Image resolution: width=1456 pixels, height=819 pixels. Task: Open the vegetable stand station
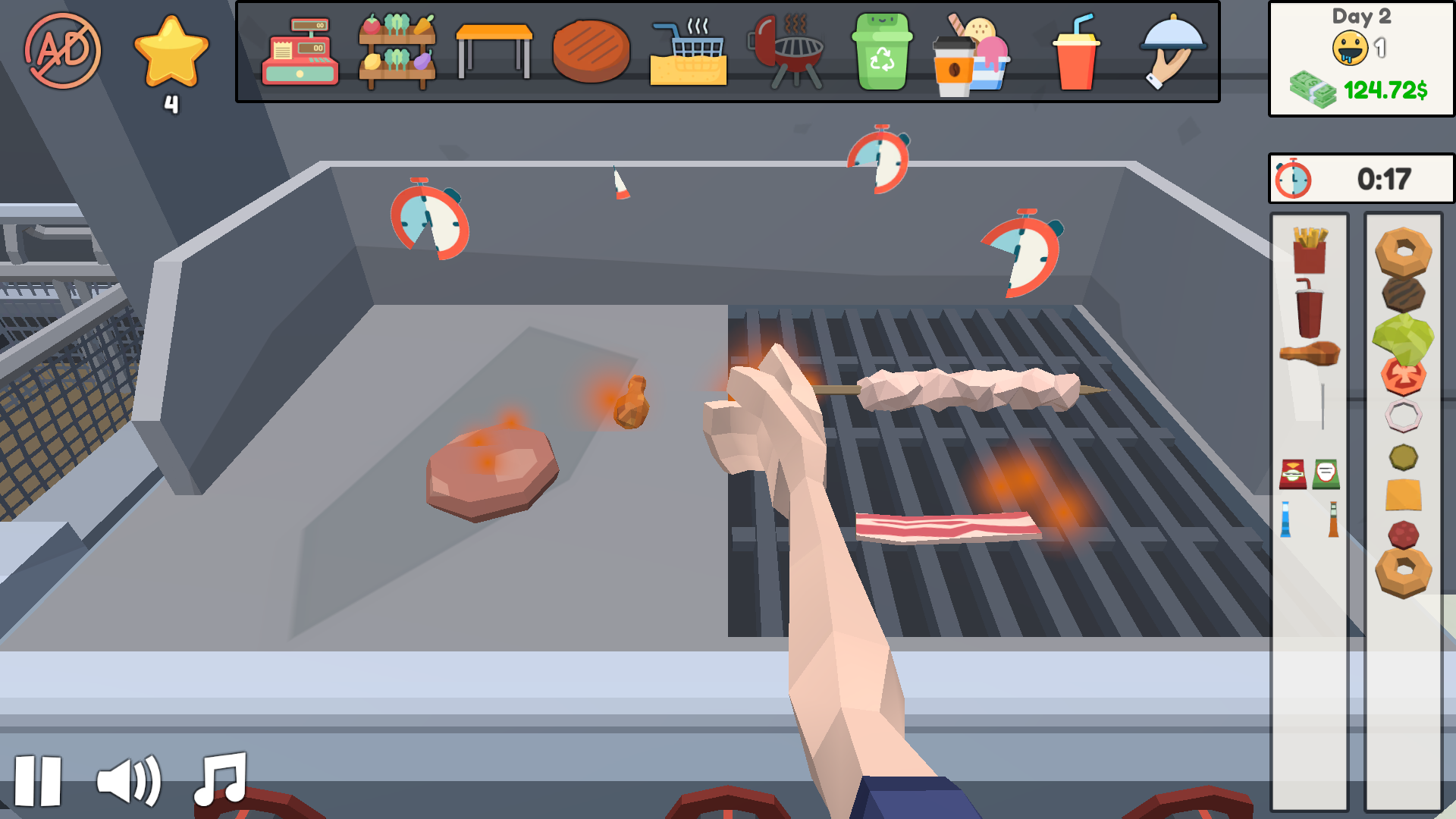(396, 51)
